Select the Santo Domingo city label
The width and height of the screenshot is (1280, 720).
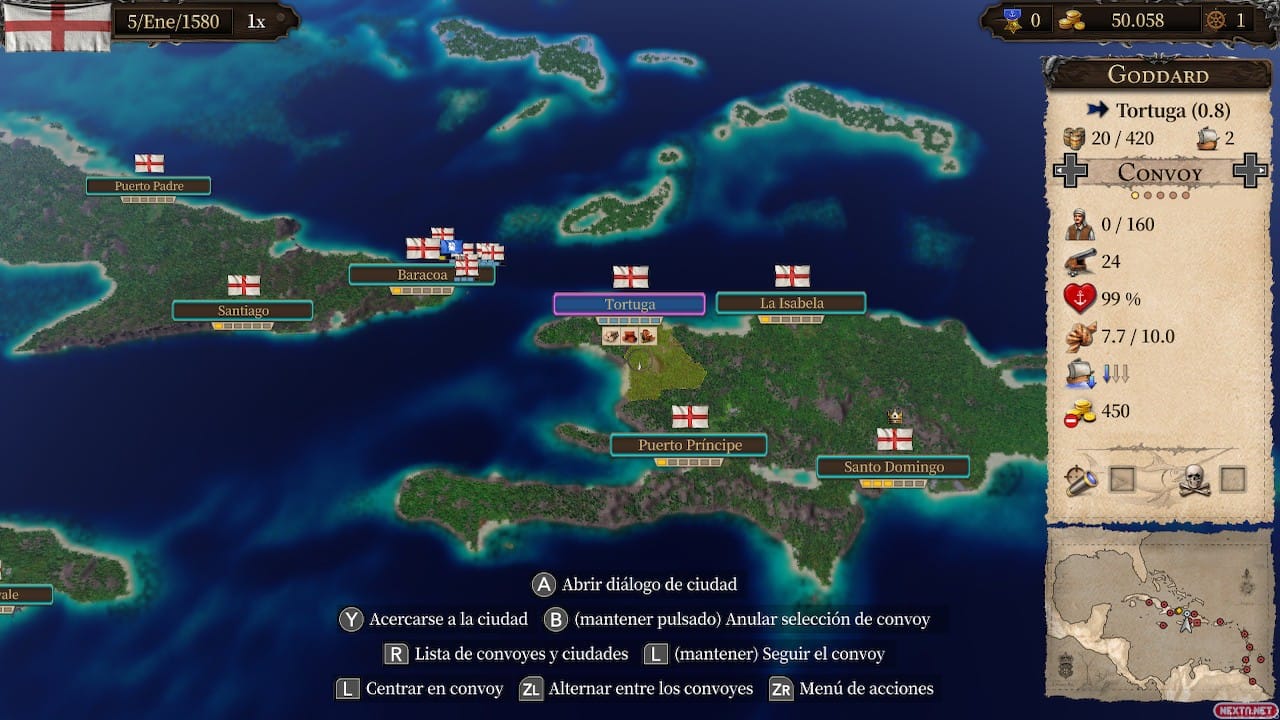[x=893, y=466]
